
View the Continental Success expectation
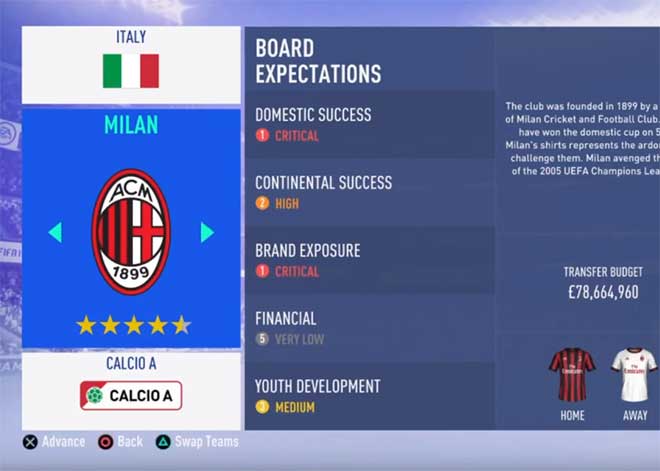tap(368, 192)
